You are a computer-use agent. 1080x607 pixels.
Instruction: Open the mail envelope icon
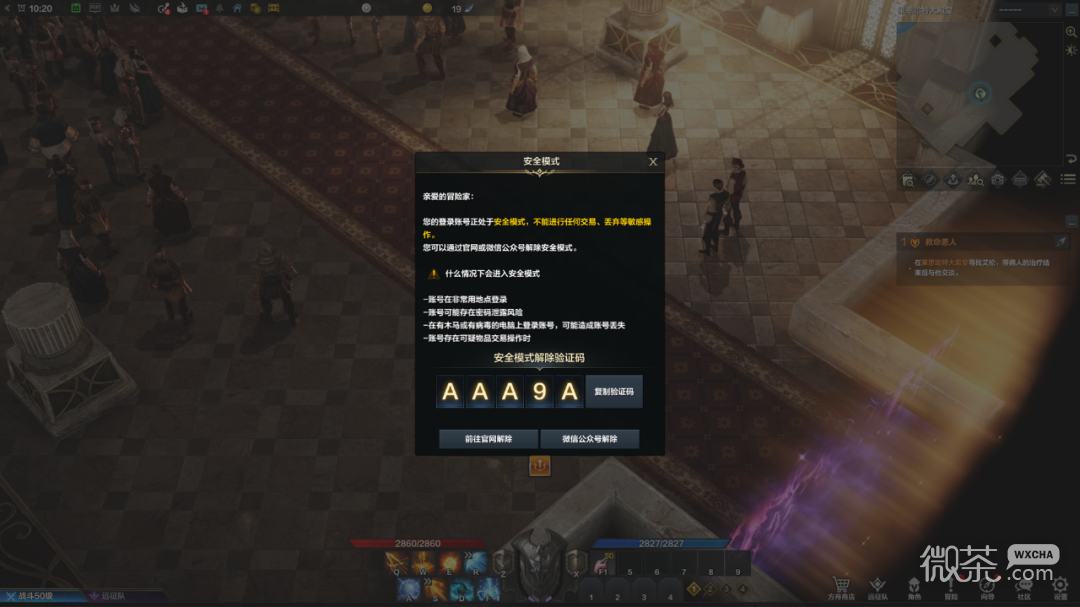pos(202,8)
